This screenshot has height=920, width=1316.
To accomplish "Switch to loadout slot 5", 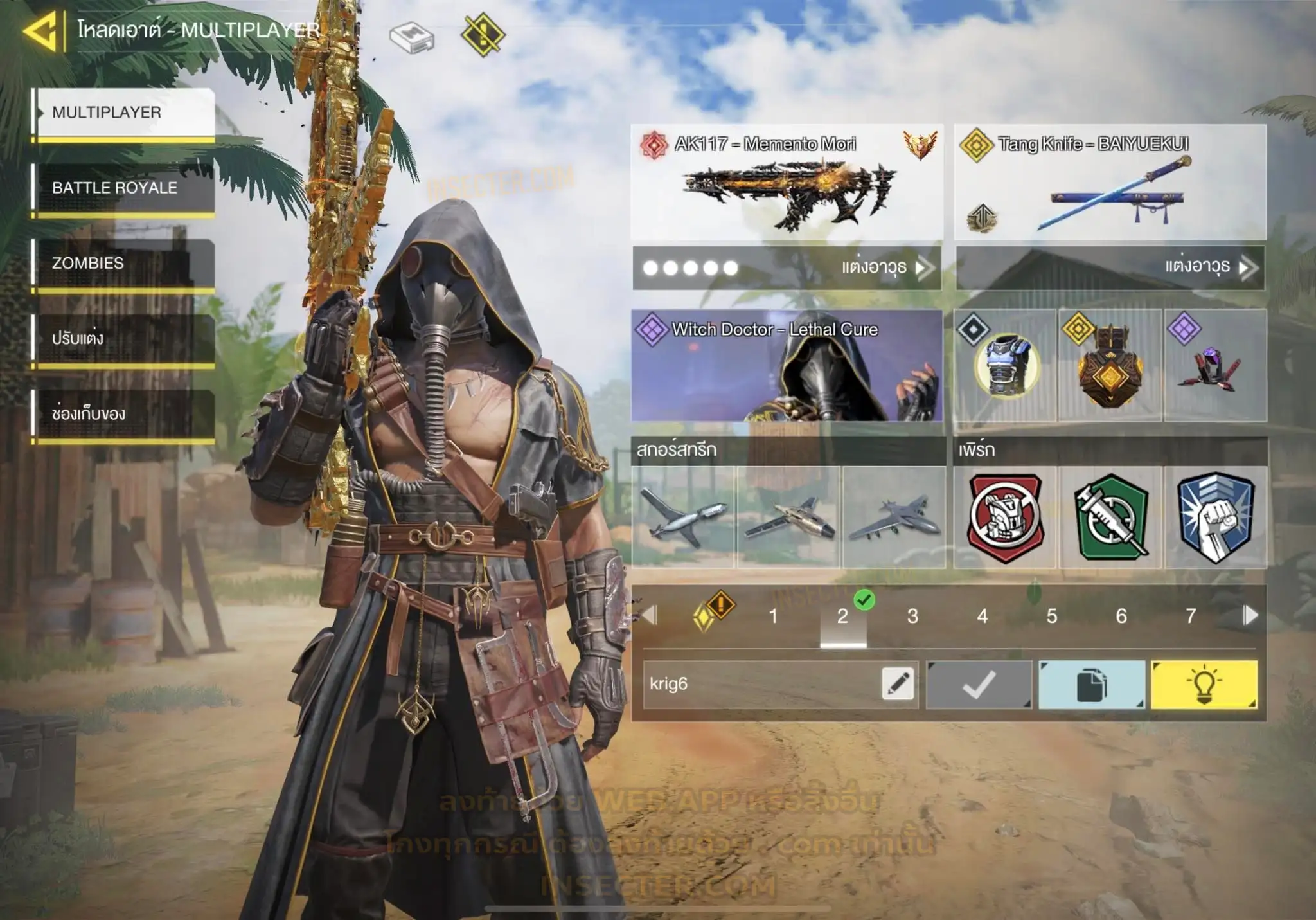I will (x=1052, y=616).
